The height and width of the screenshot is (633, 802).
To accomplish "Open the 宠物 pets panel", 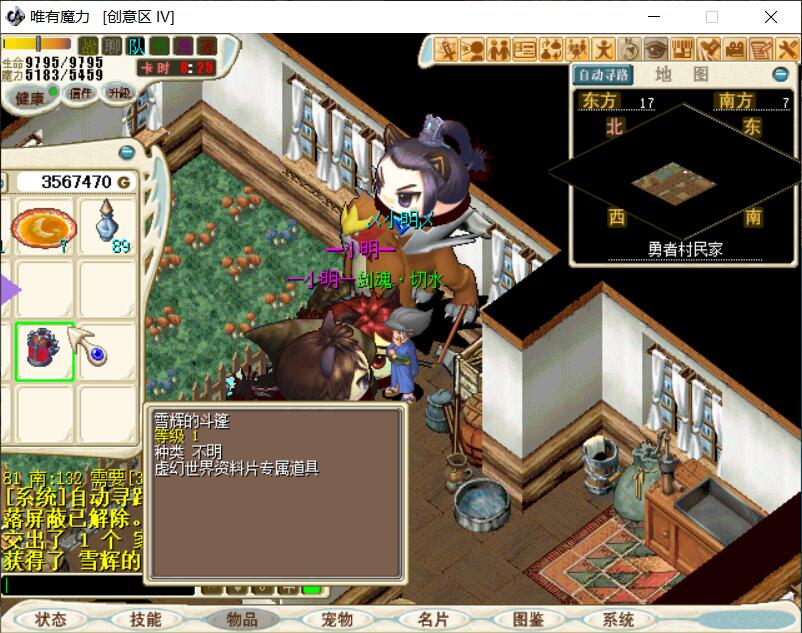I will (338, 620).
